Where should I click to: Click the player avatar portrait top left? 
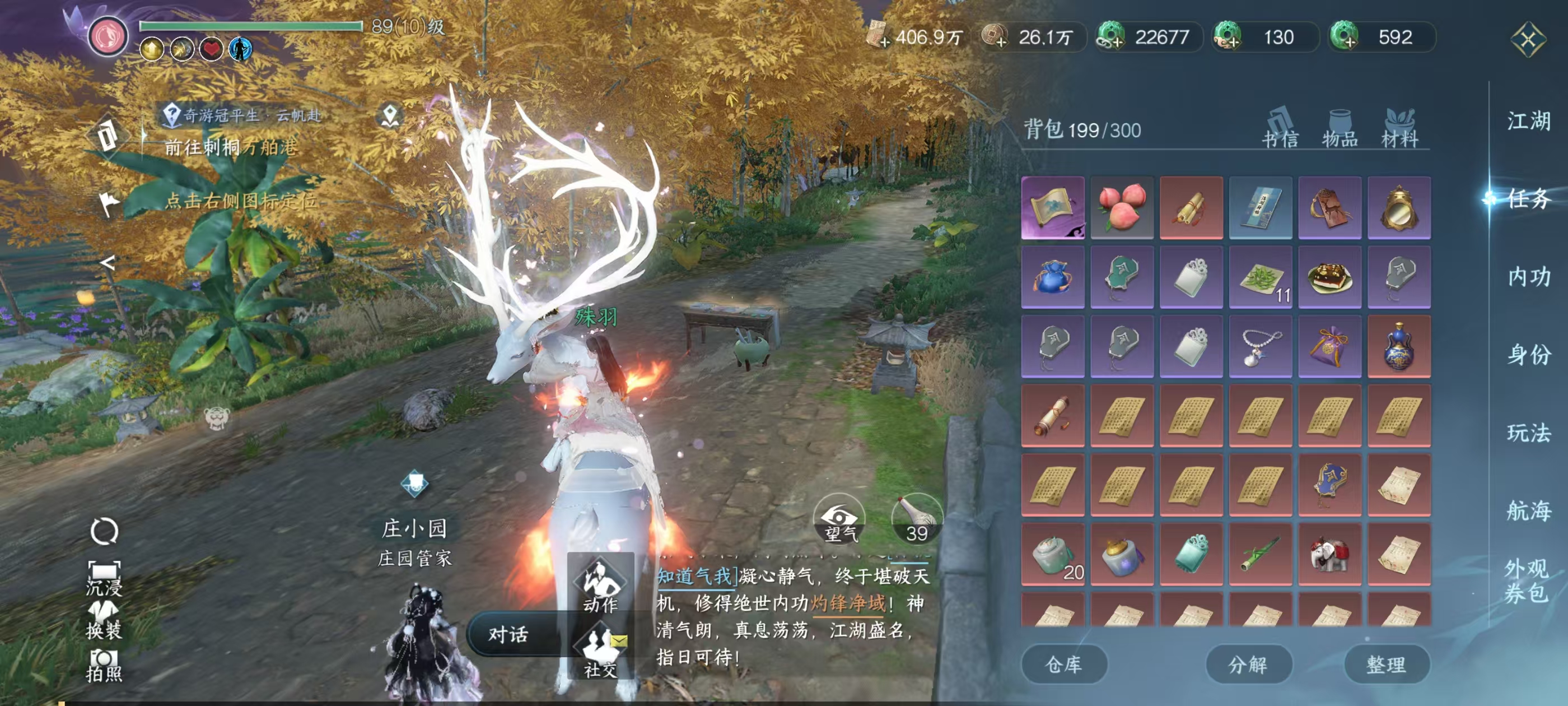tap(108, 34)
